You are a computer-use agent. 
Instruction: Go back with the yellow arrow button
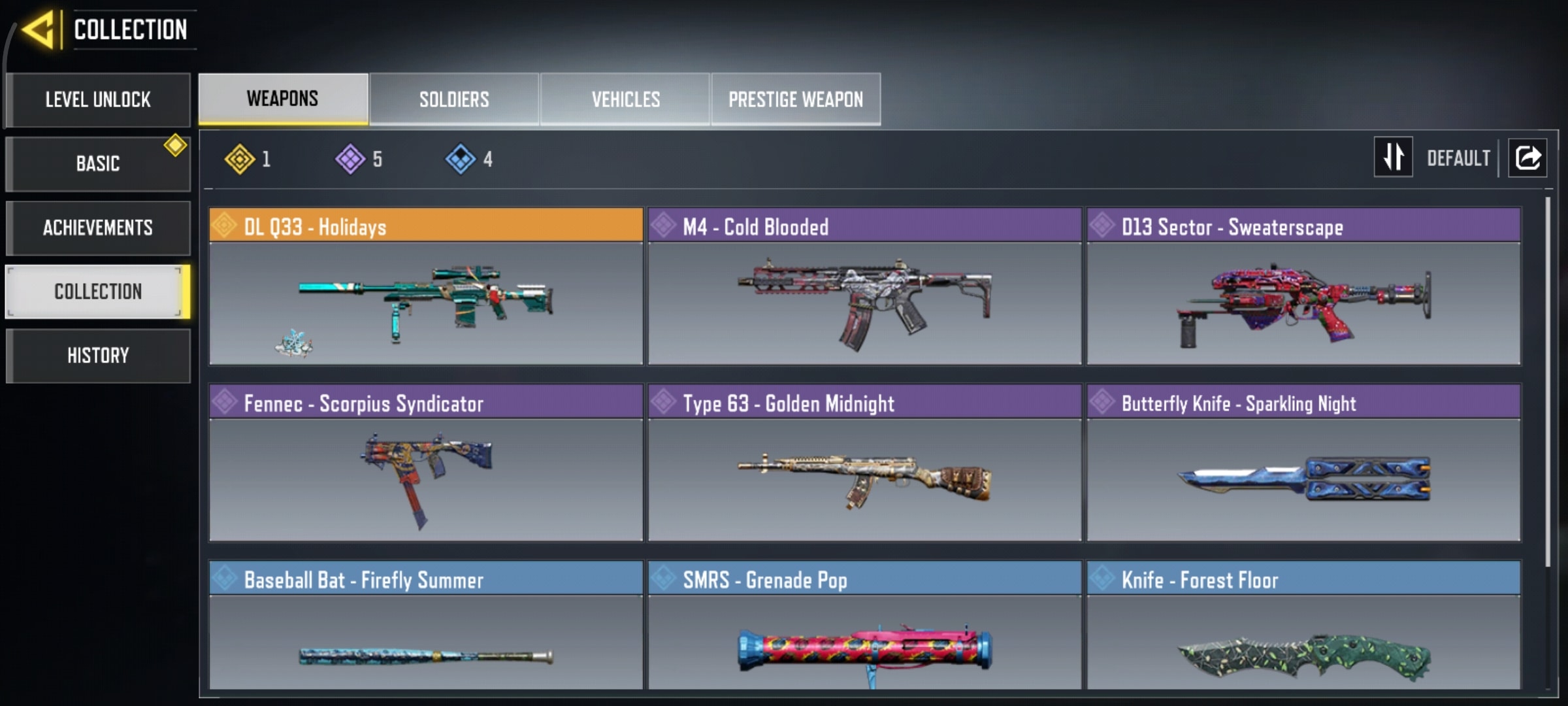click(38, 30)
